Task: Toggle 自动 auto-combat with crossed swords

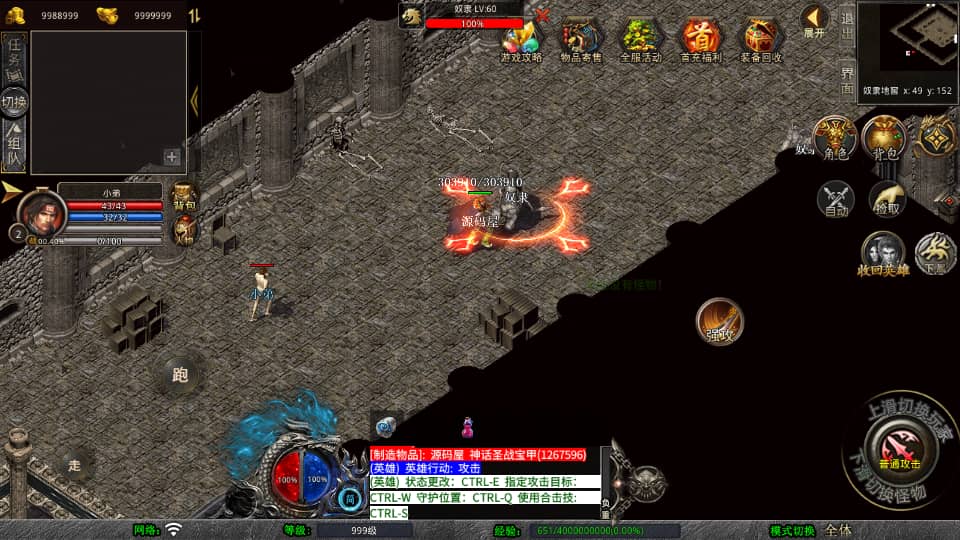Action: pos(836,199)
